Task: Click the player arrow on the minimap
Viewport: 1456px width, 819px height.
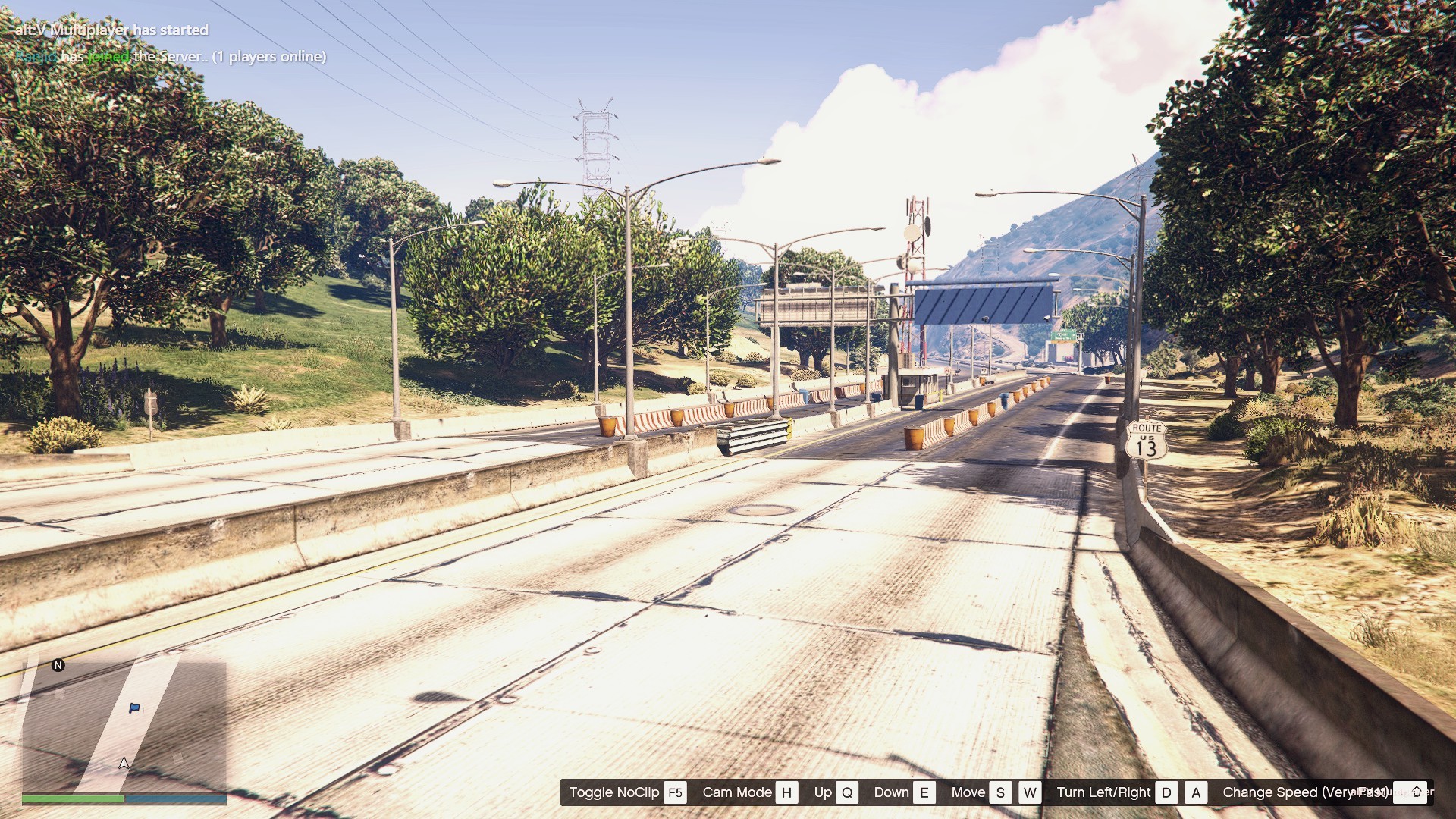Action: click(124, 764)
